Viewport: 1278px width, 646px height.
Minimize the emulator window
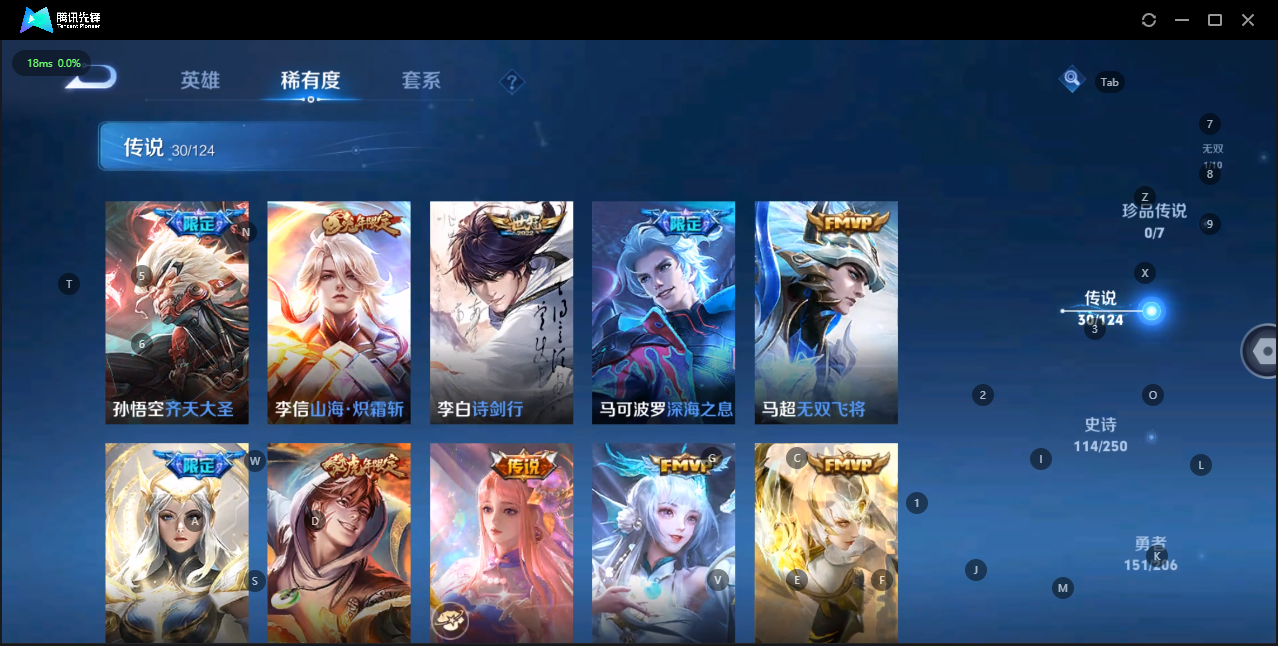click(1182, 20)
